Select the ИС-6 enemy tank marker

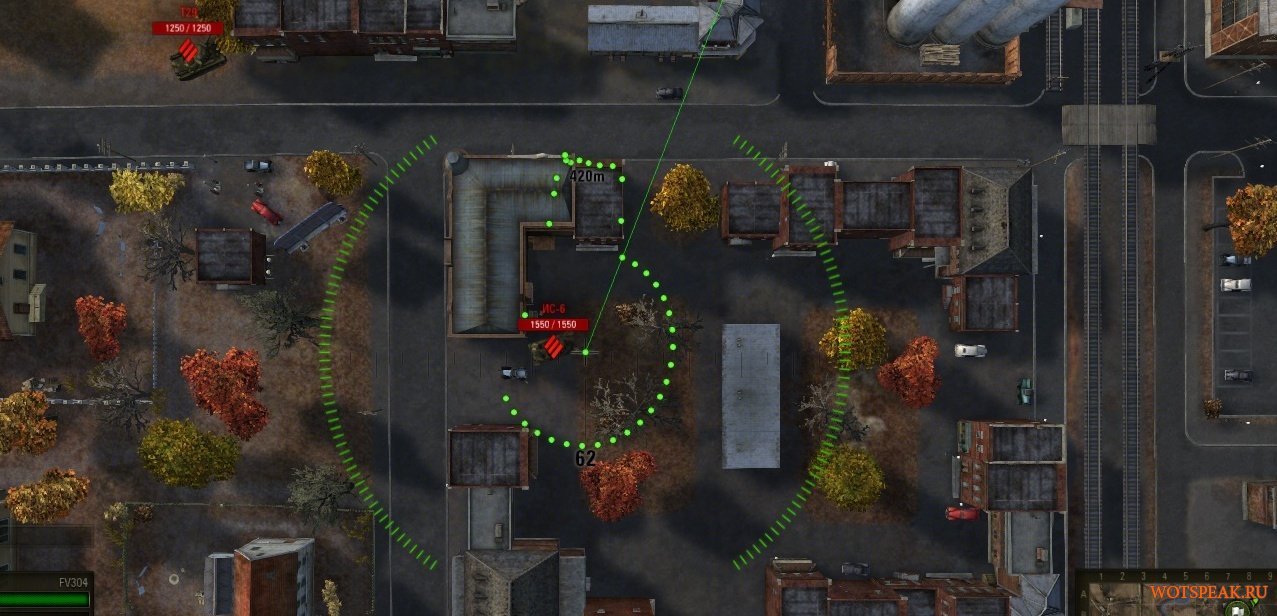click(553, 345)
